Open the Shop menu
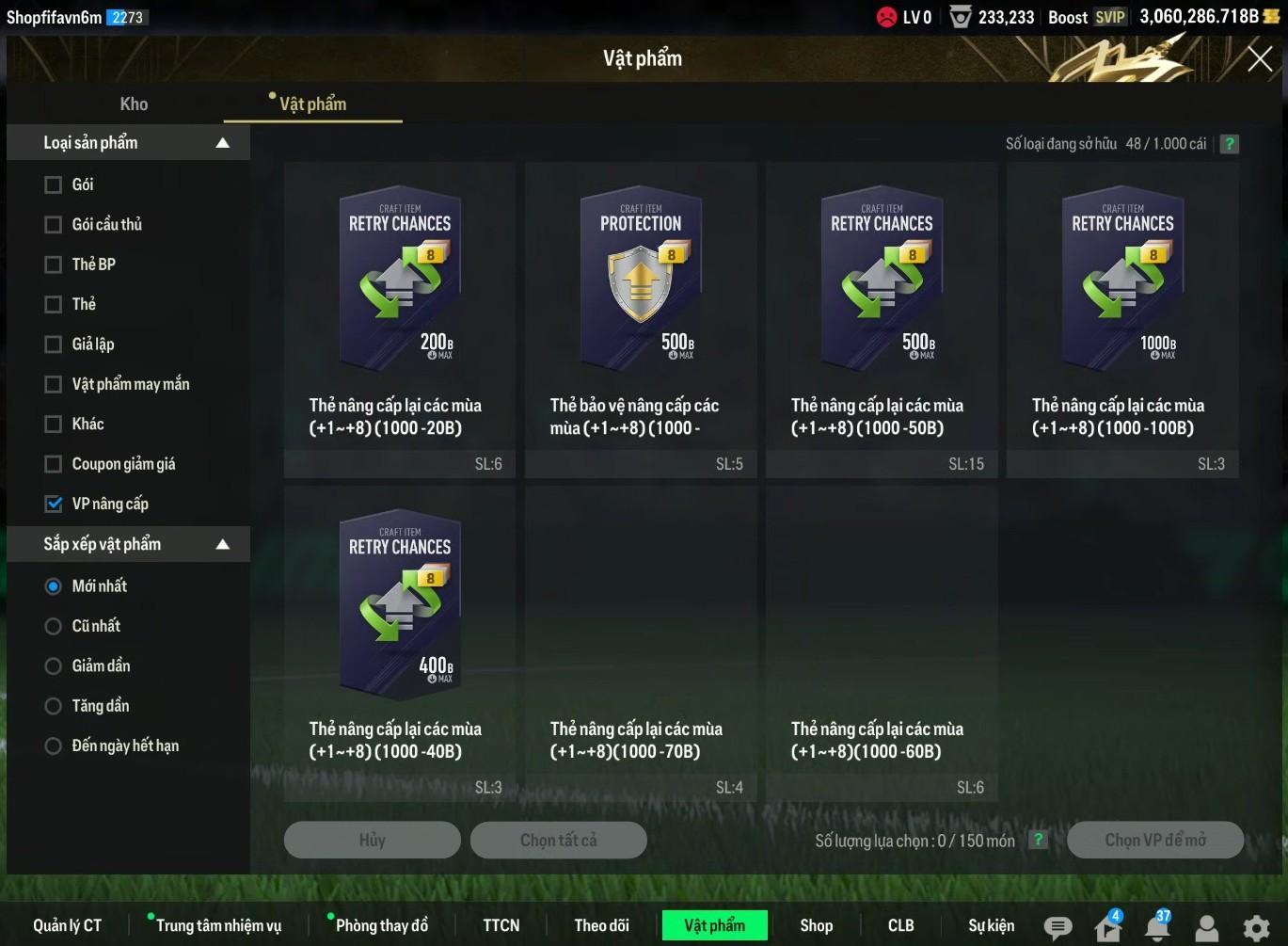Viewport: 1288px width, 946px height. tap(816, 925)
